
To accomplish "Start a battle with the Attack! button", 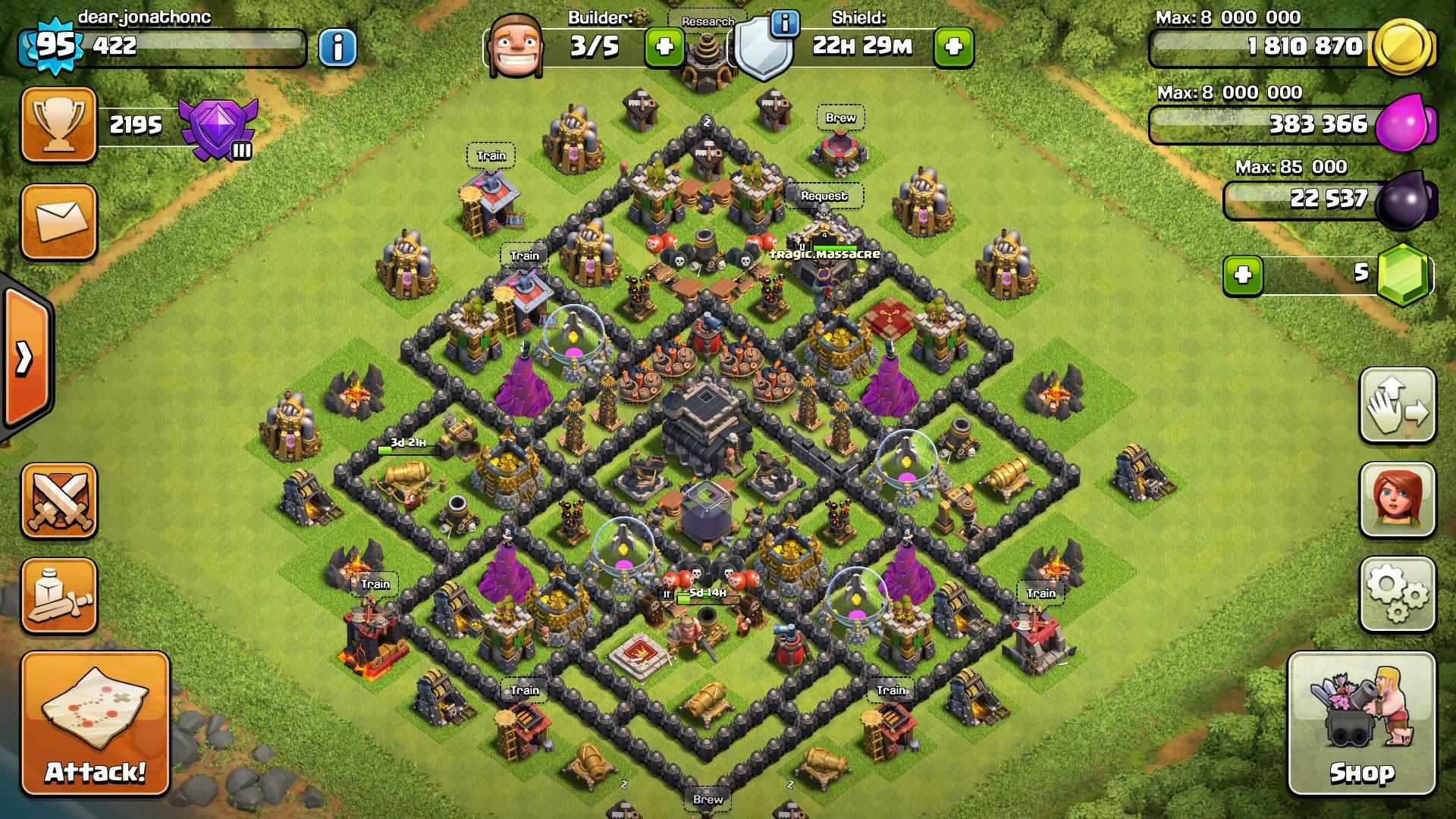I will (x=96, y=724).
